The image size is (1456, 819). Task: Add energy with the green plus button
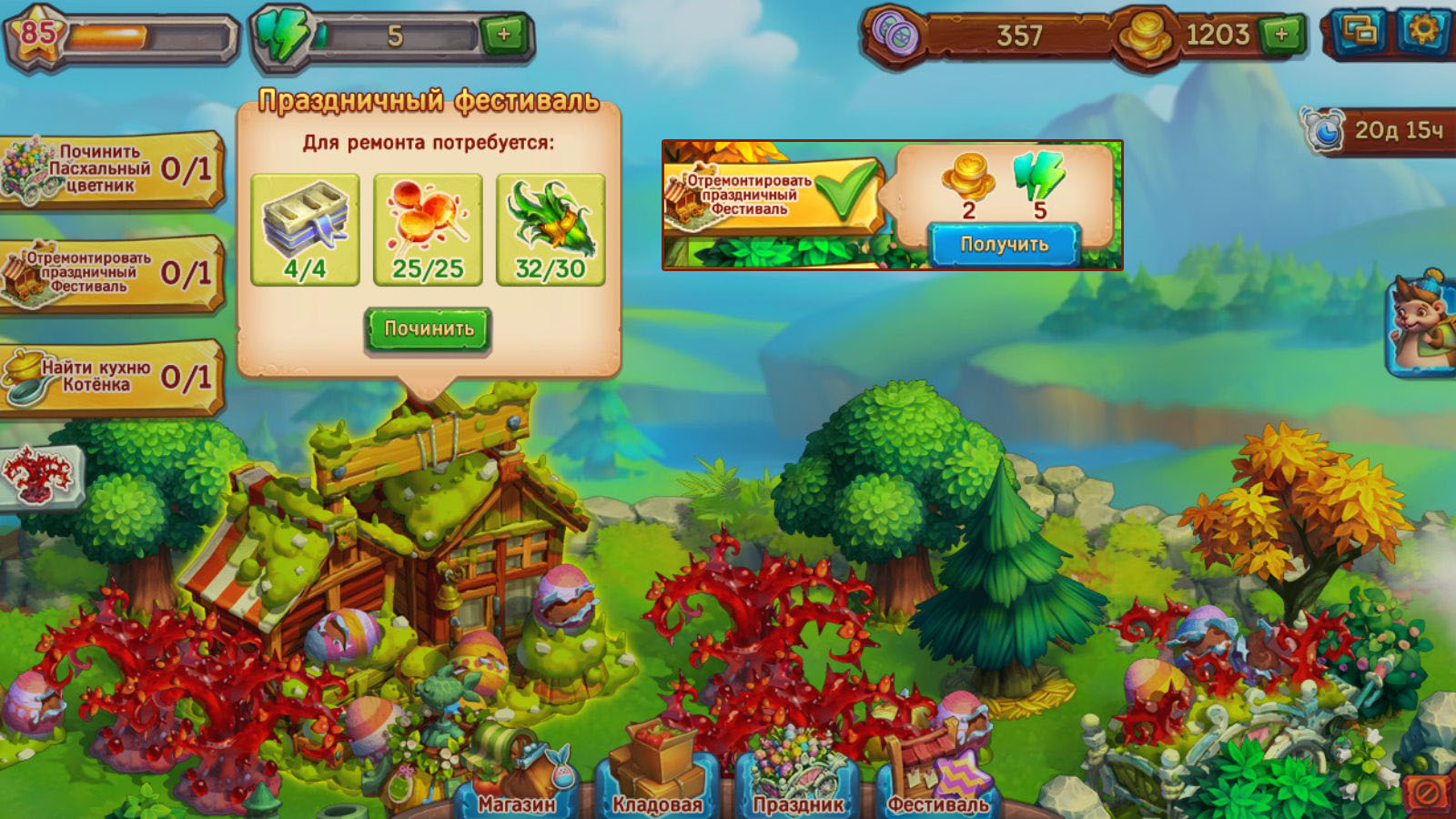point(503,35)
